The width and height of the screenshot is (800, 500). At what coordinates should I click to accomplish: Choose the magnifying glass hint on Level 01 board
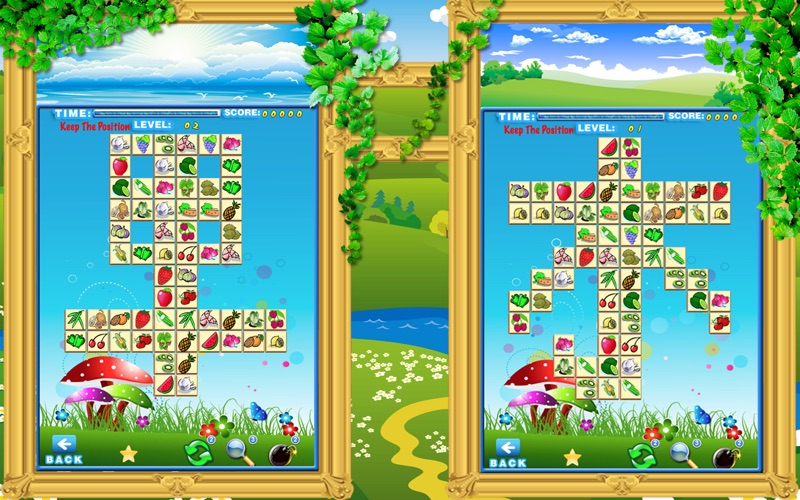point(683,456)
